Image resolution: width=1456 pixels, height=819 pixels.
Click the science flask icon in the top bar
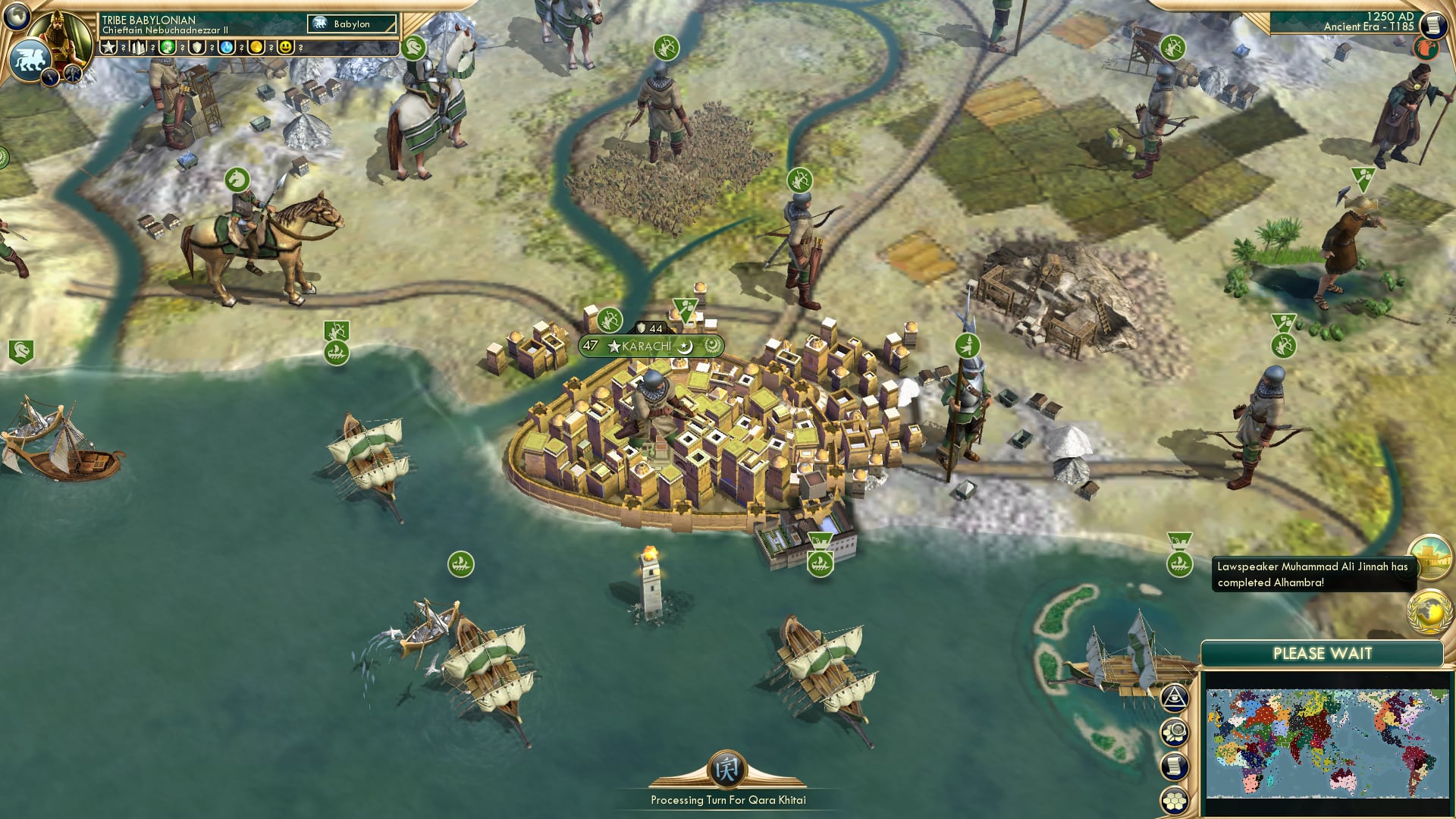pos(225,48)
